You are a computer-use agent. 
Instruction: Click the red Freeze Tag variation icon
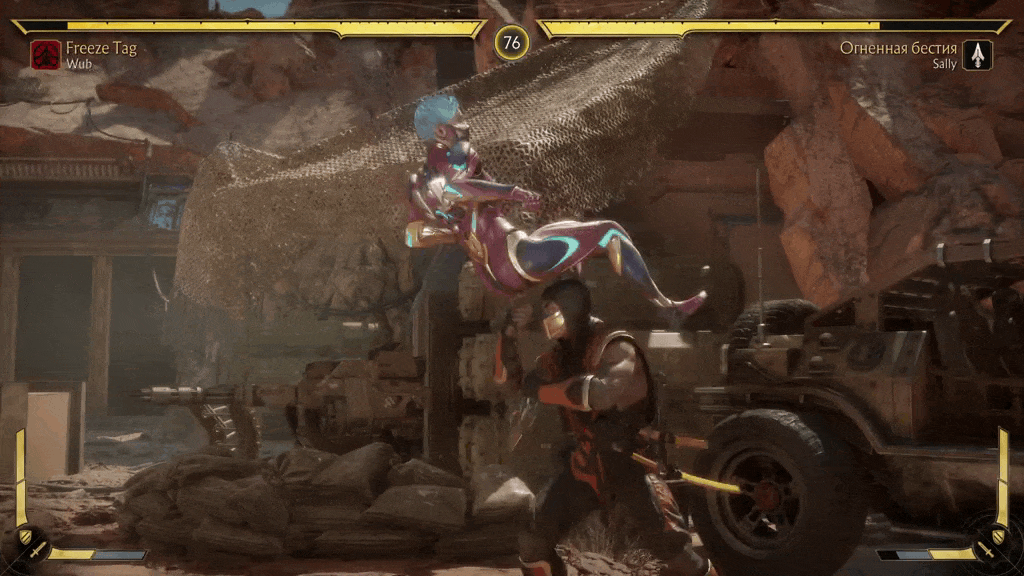[x=45, y=54]
